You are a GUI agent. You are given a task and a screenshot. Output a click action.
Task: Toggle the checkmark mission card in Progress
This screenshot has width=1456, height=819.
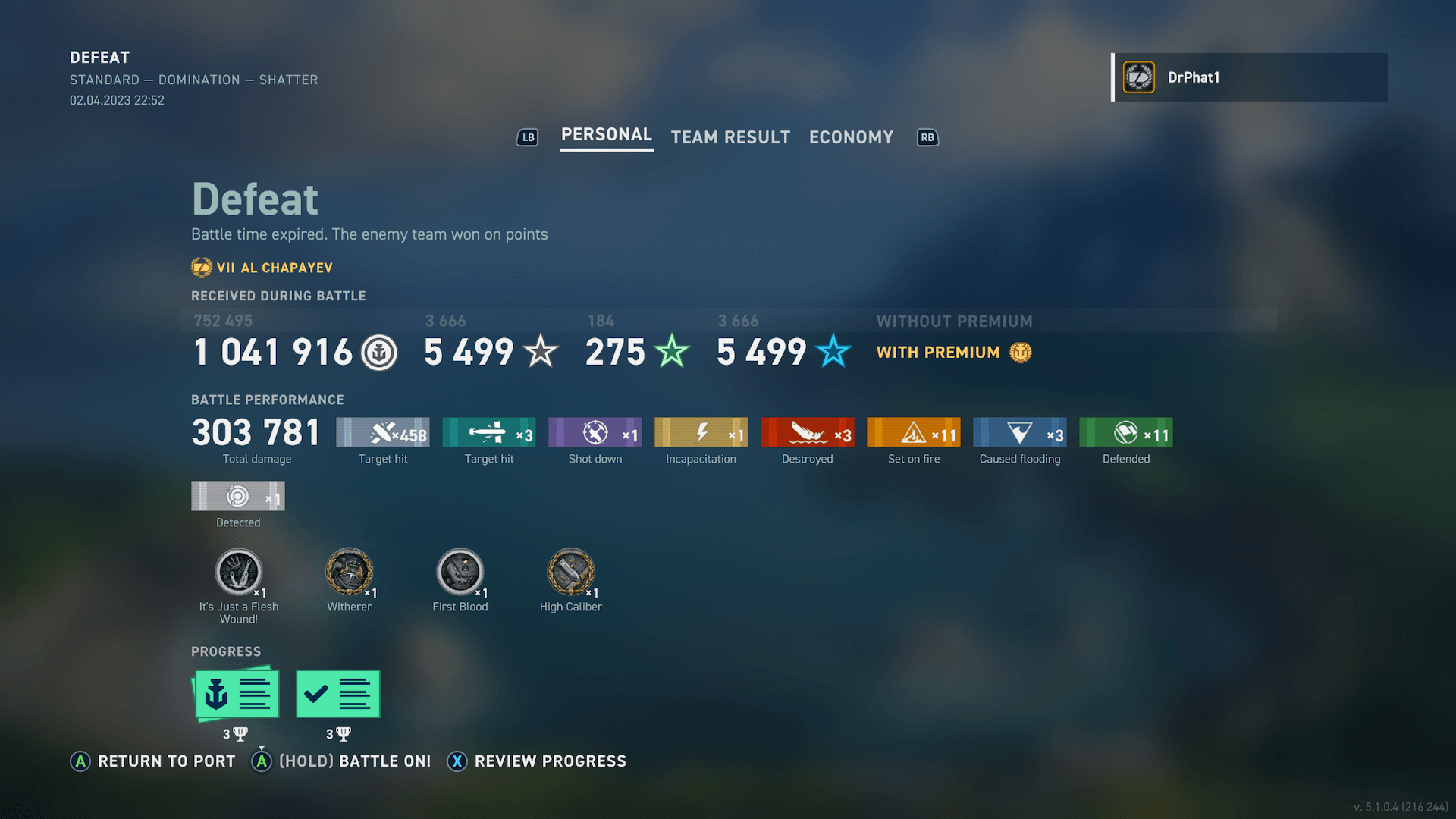[337, 692]
